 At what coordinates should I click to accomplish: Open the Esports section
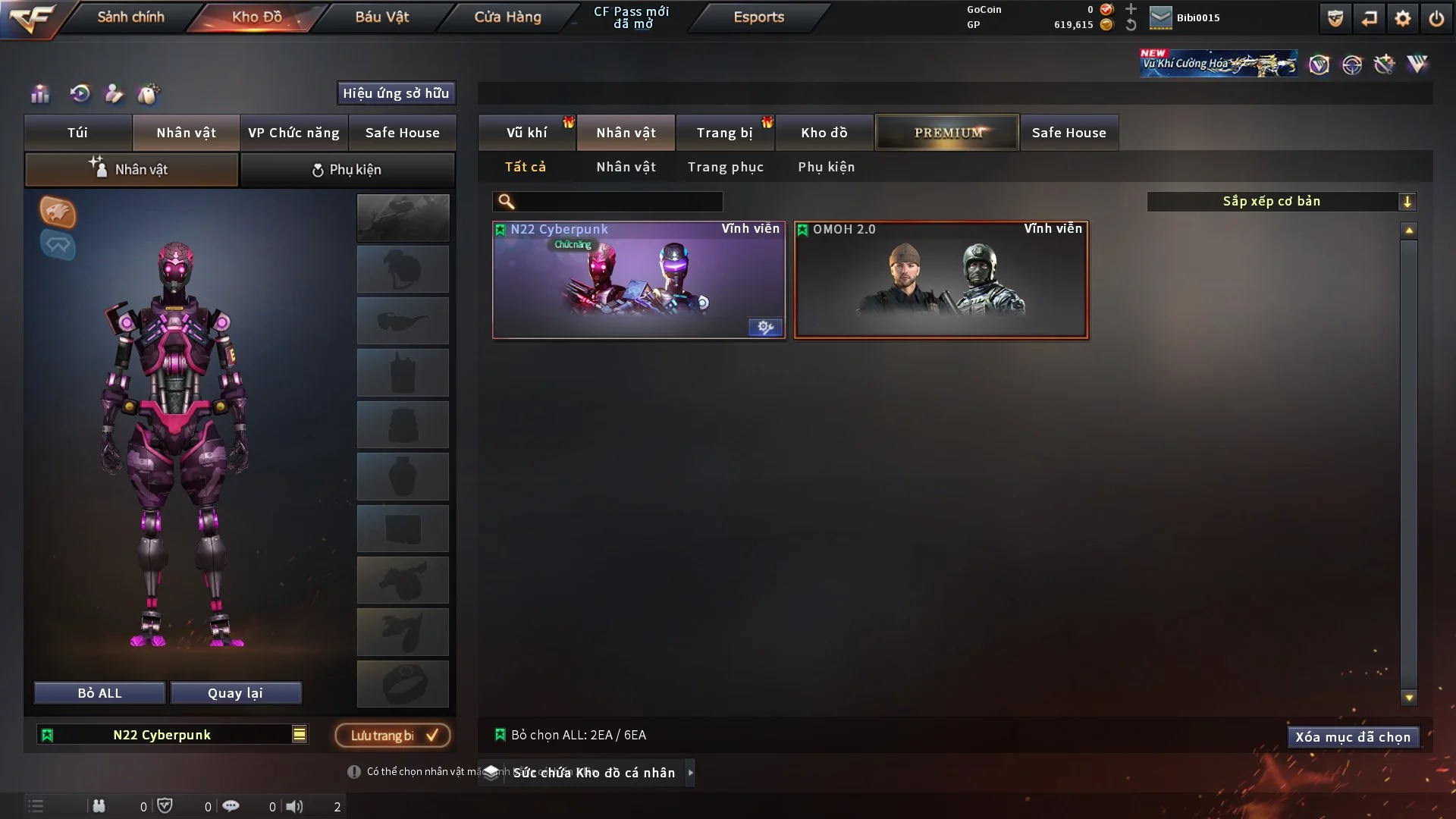[x=758, y=17]
